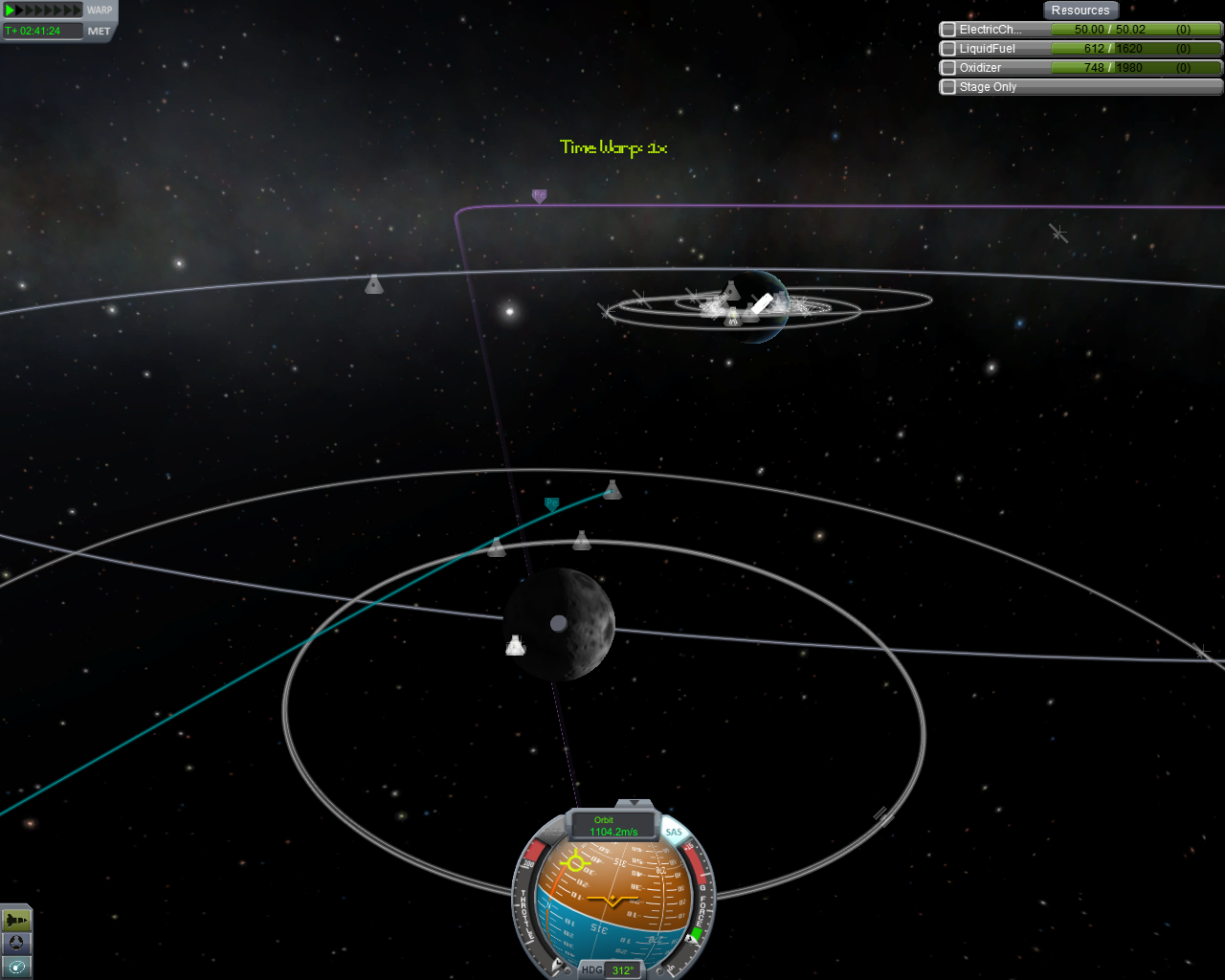Tick the LiquidFuel resource checkbox
This screenshot has width=1225, height=980.
[x=948, y=49]
